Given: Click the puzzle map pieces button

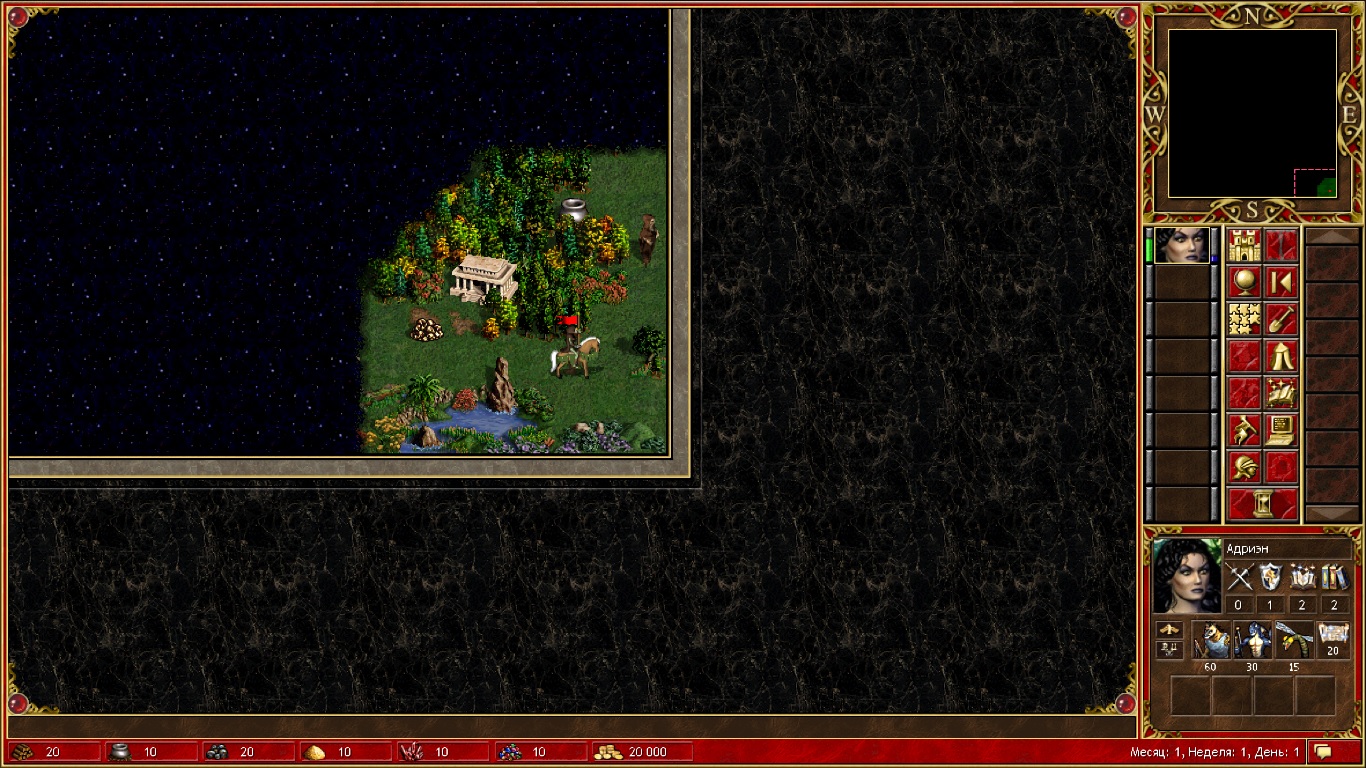Looking at the screenshot, I should click(x=1244, y=319).
